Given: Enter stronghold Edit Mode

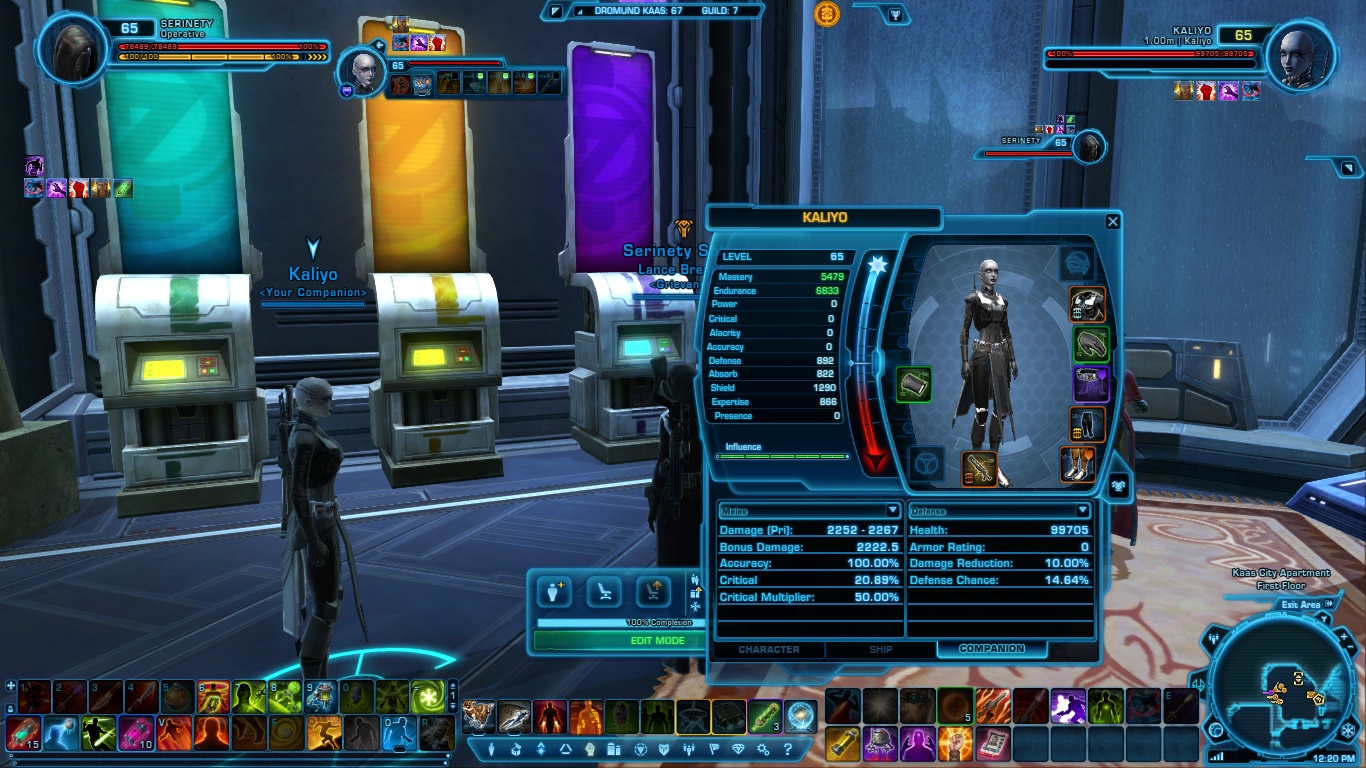Looking at the screenshot, I should 657,641.
